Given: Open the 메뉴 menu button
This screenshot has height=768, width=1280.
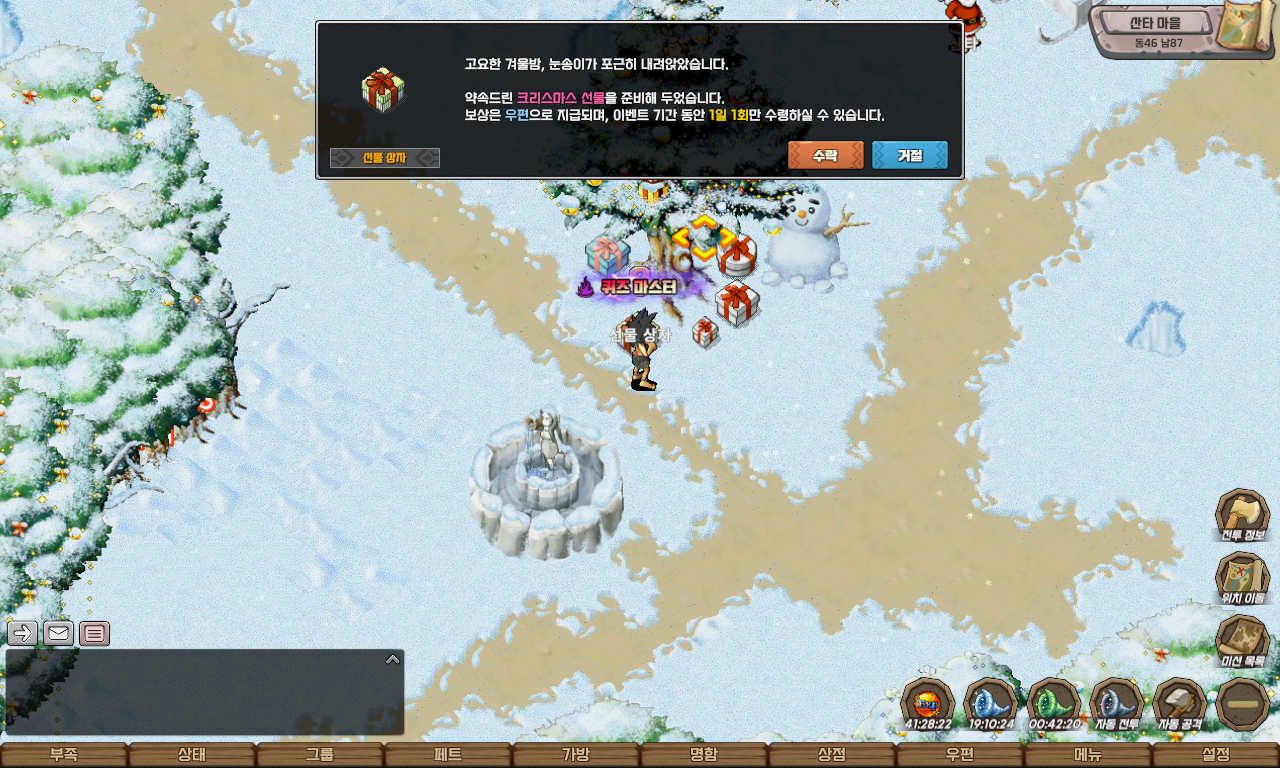Looking at the screenshot, I should (1088, 755).
